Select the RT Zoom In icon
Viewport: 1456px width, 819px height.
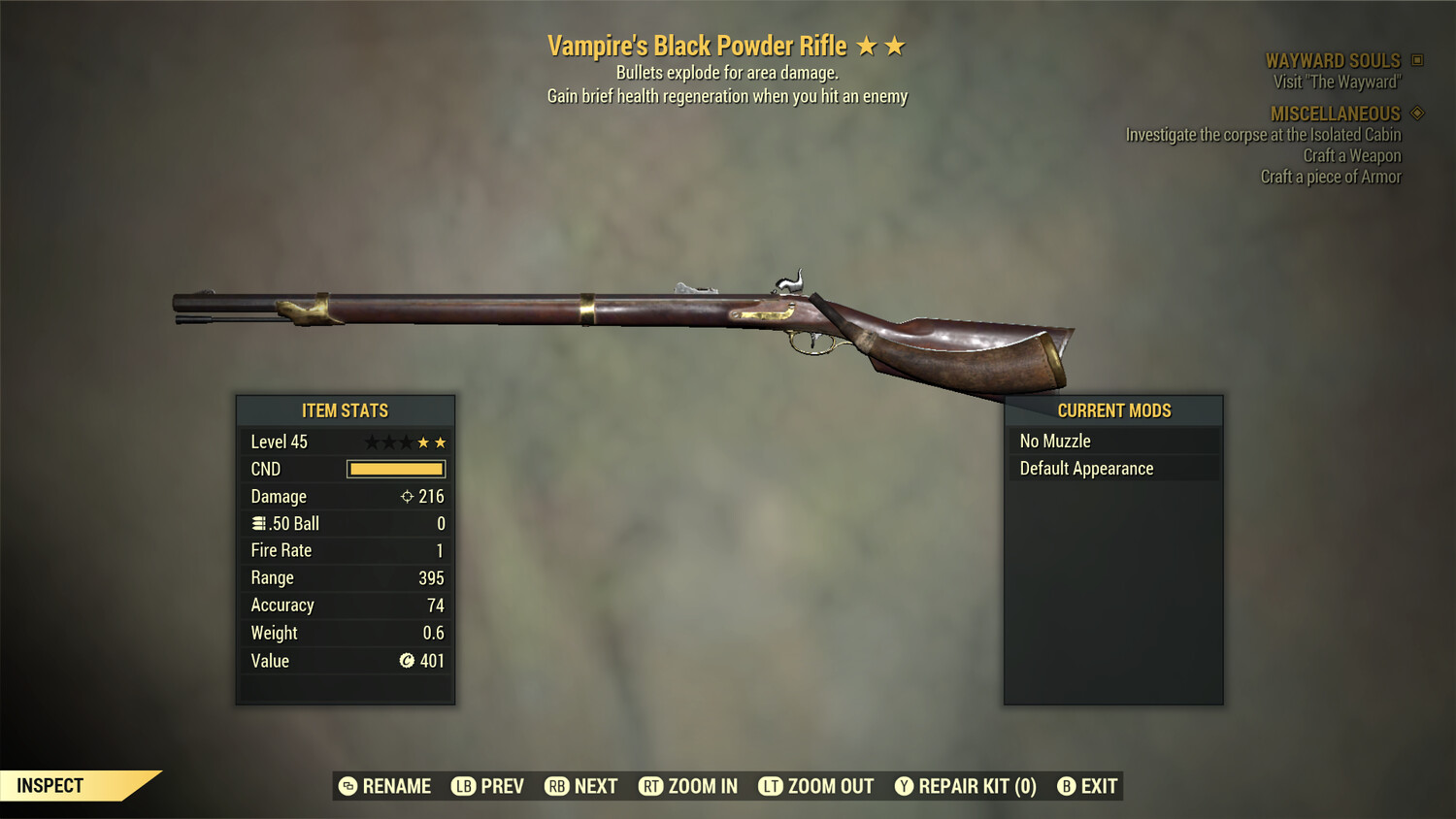[650, 786]
